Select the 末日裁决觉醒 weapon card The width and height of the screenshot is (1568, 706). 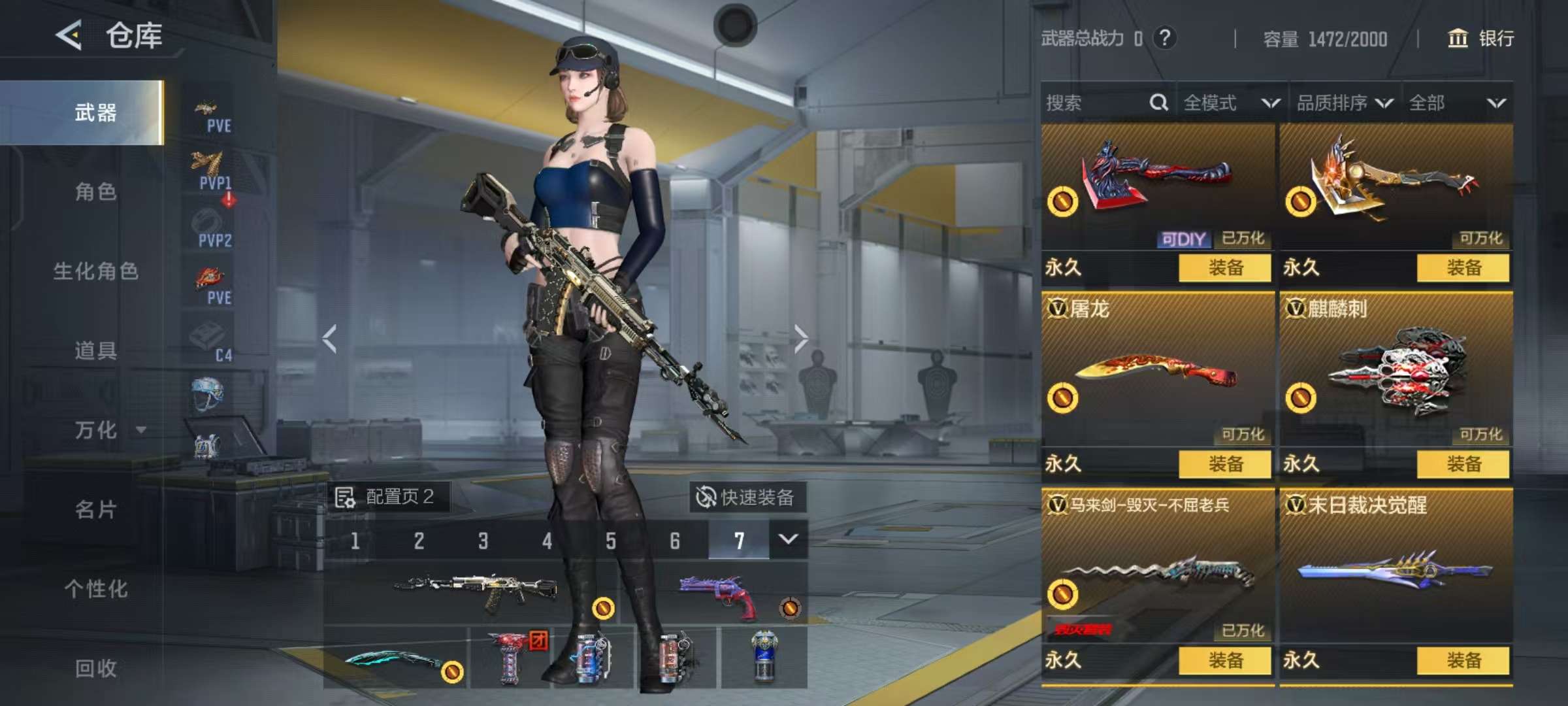pyautogui.click(x=1396, y=565)
